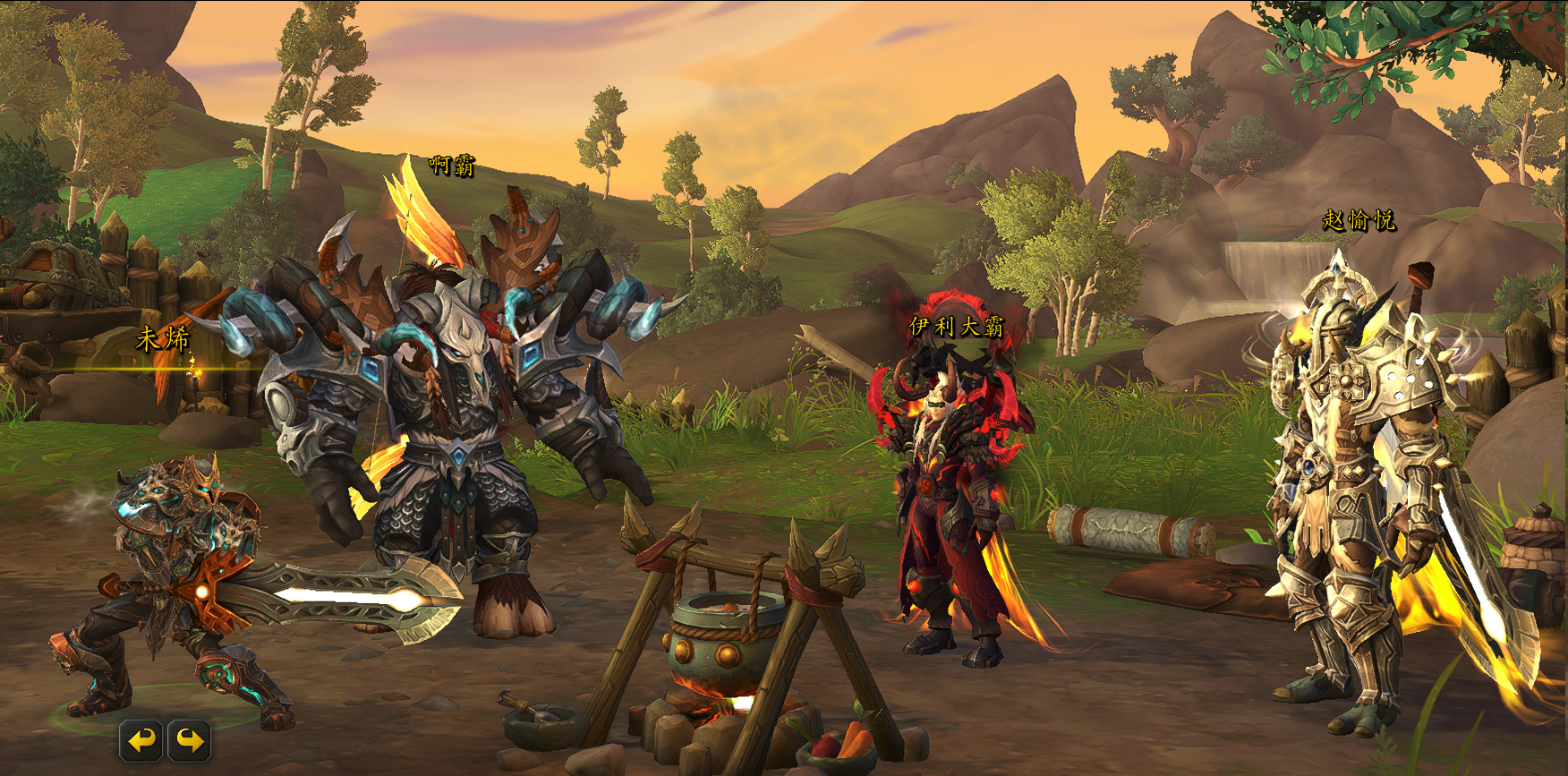The width and height of the screenshot is (1568, 776).
Task: Click the rotate character left arrow button
Action: 141,740
